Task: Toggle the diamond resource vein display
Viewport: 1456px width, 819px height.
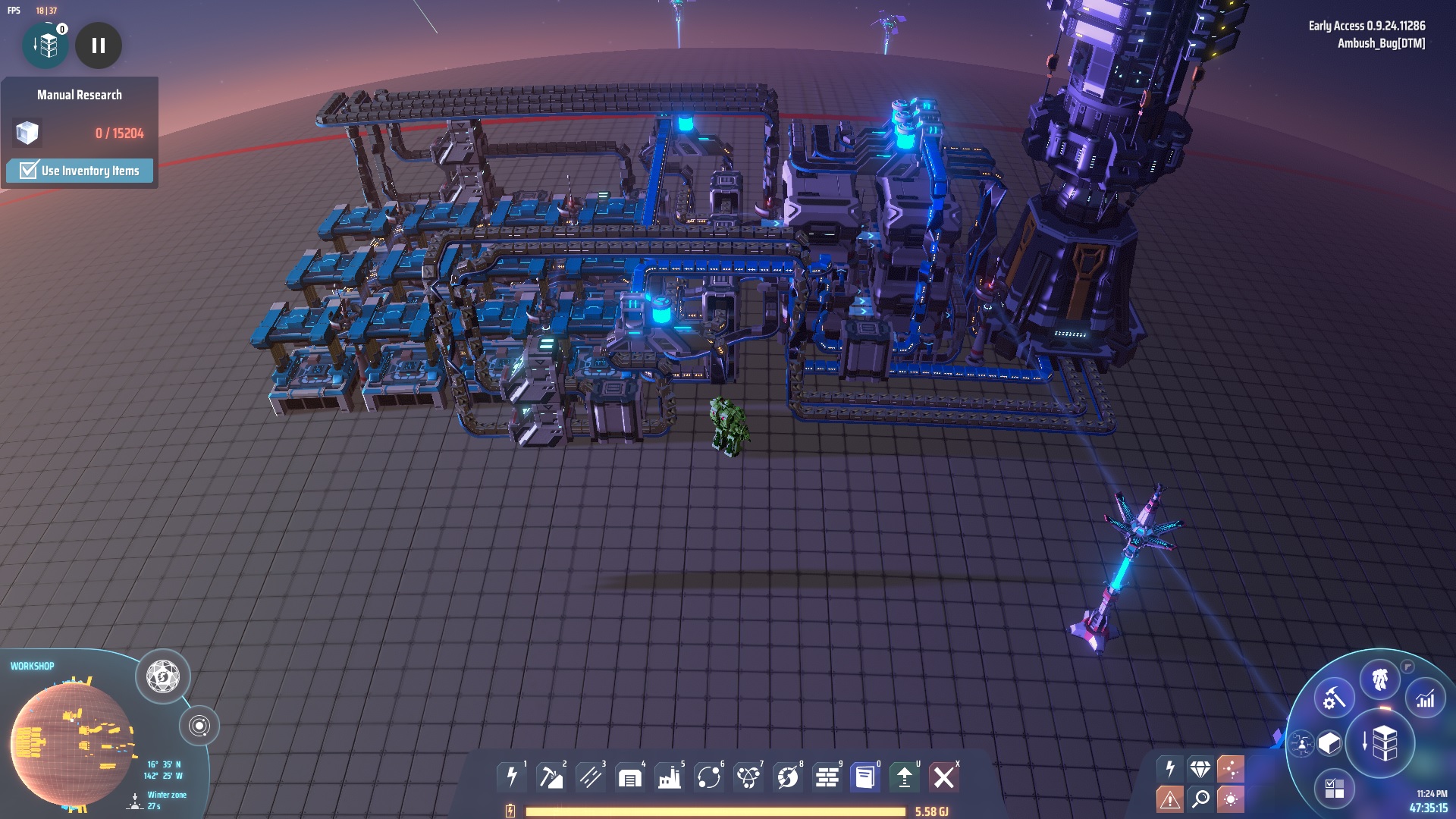Action: pos(1200,769)
